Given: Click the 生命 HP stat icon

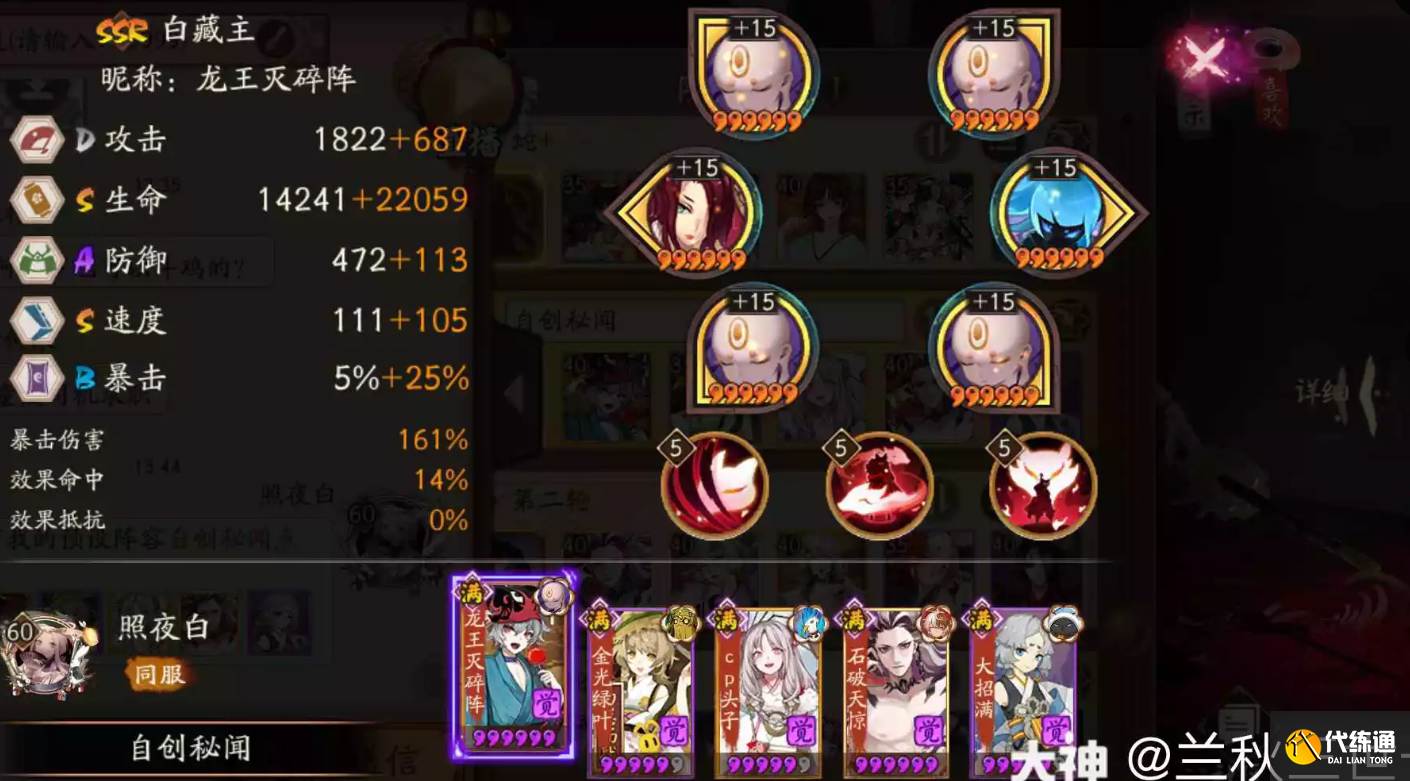Looking at the screenshot, I should (x=37, y=200).
